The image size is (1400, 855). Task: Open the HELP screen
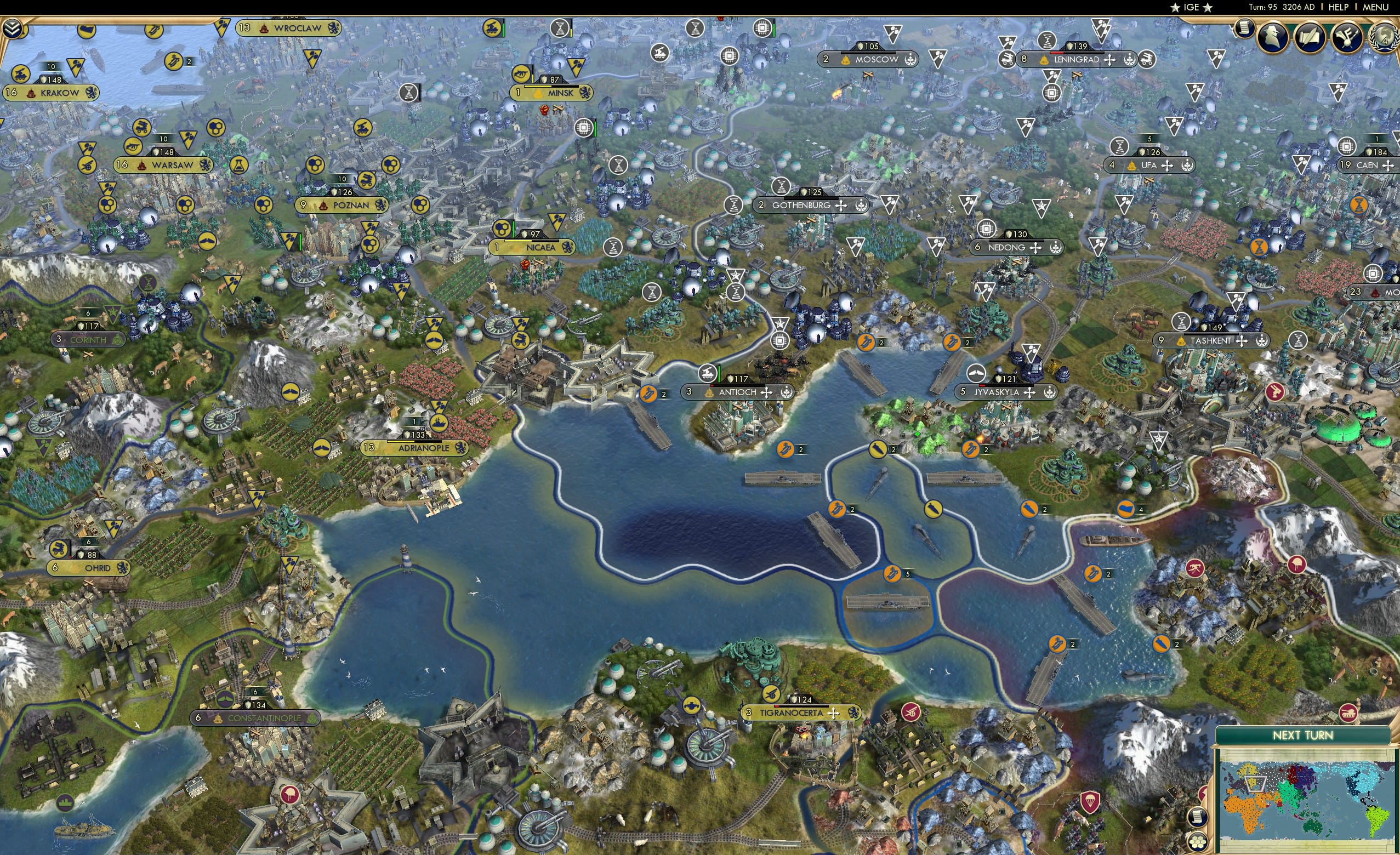[x=1339, y=7]
